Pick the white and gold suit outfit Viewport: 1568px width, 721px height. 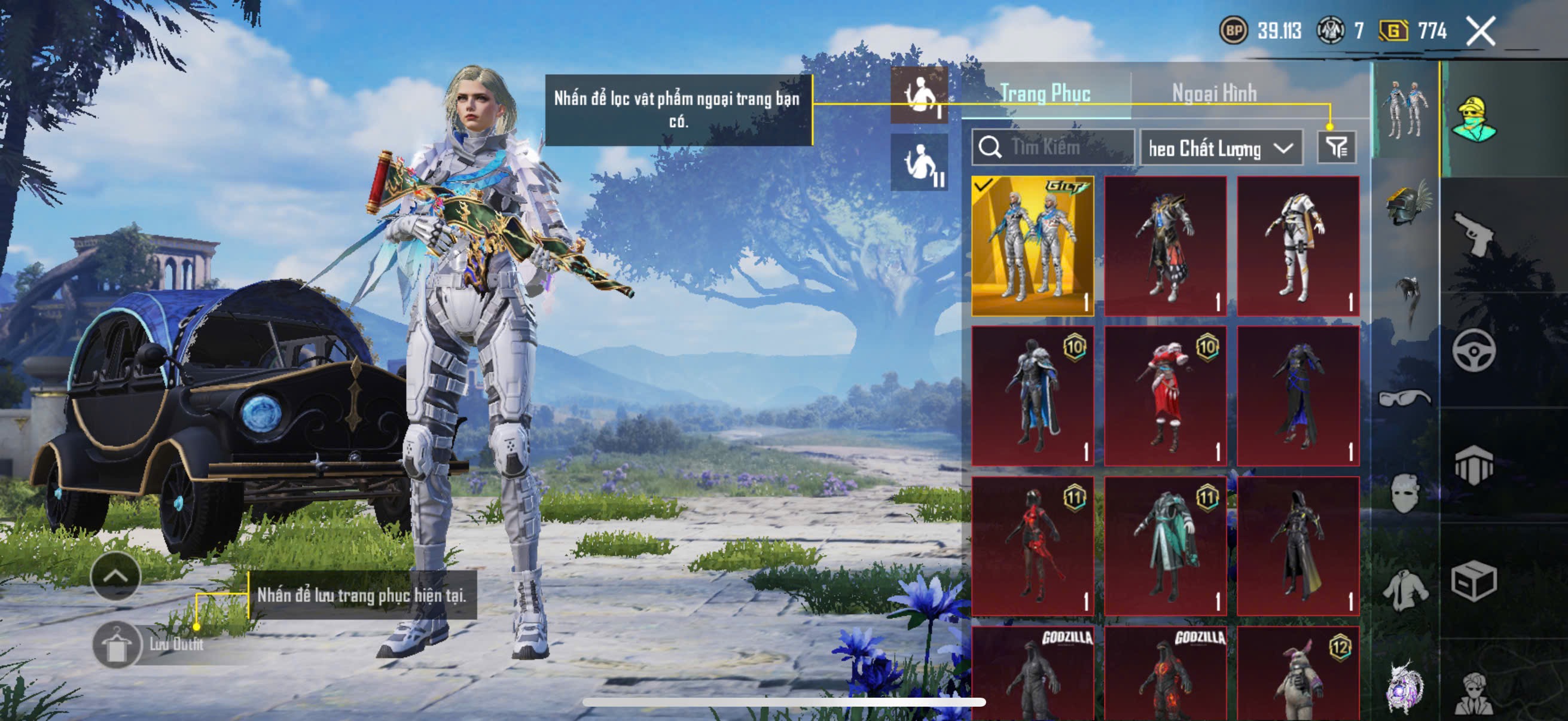click(1298, 246)
